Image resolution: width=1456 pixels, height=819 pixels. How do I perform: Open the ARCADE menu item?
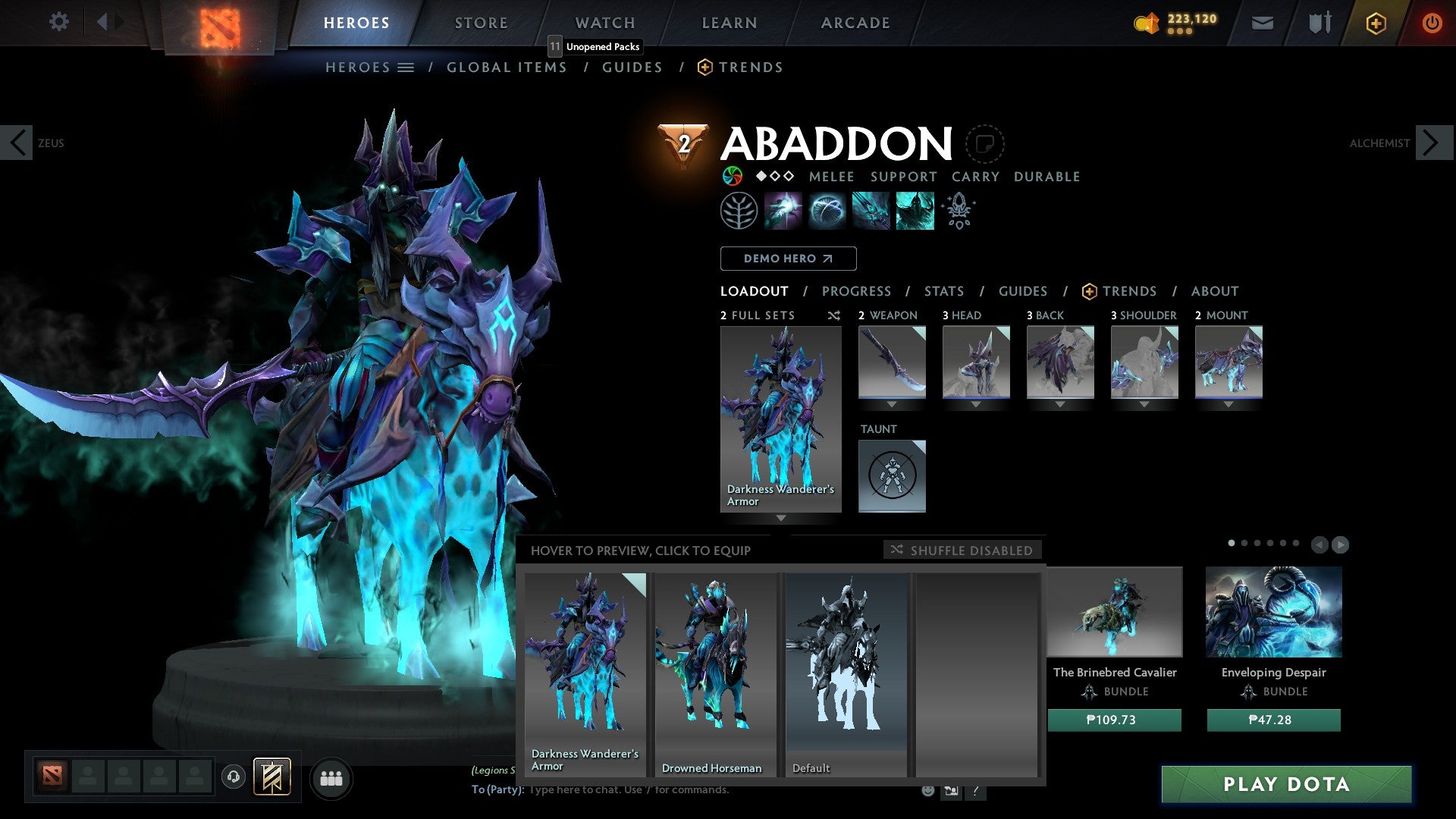[x=855, y=22]
